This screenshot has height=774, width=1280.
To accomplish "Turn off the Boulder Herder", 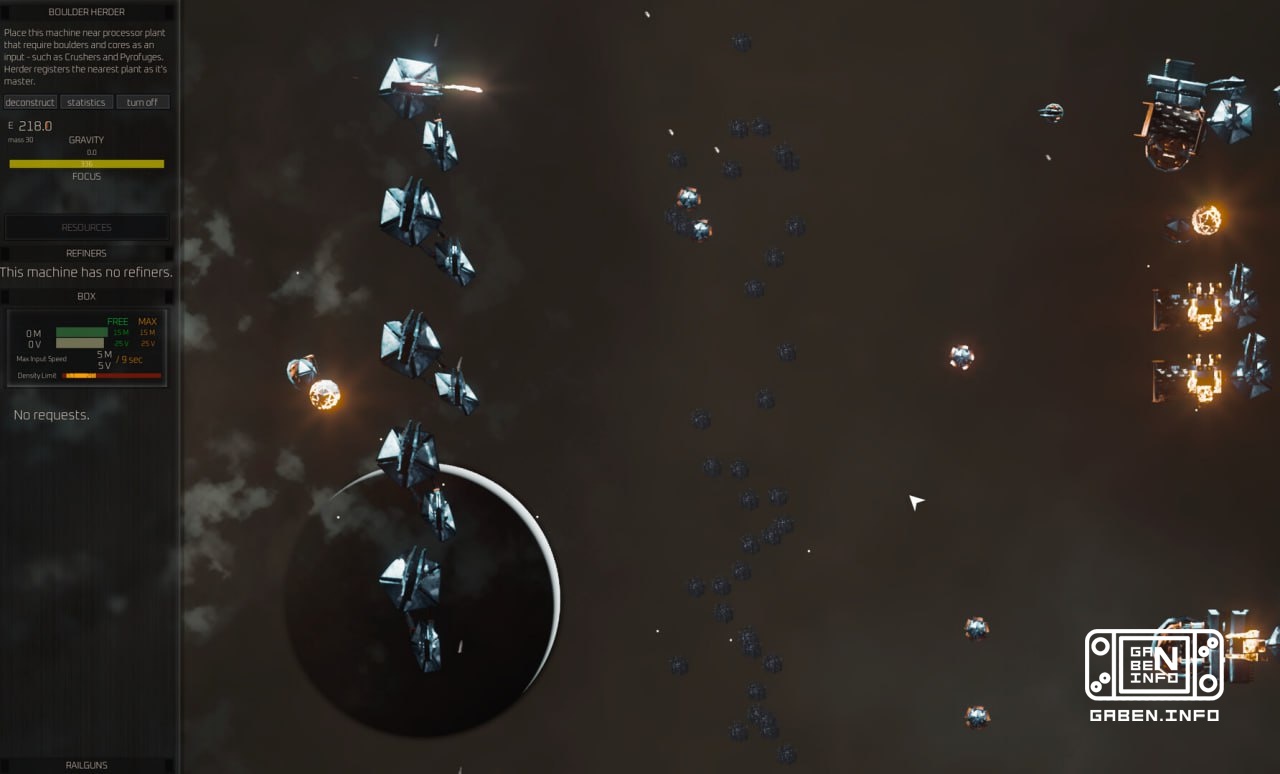I will click(142, 101).
